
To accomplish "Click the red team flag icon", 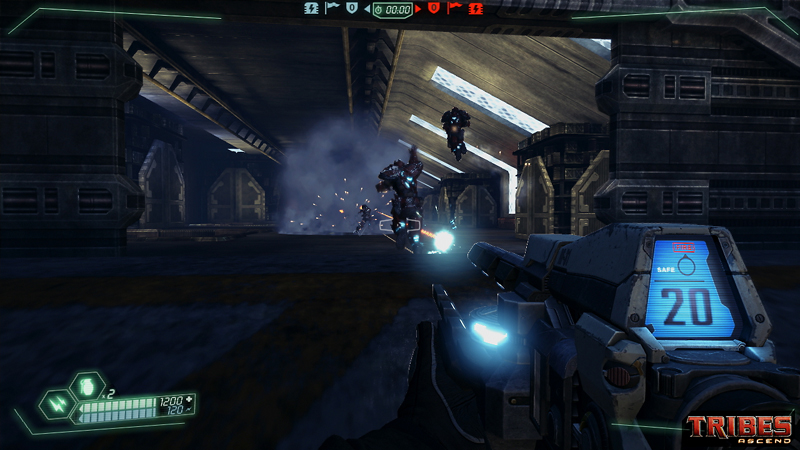I will click(453, 9).
